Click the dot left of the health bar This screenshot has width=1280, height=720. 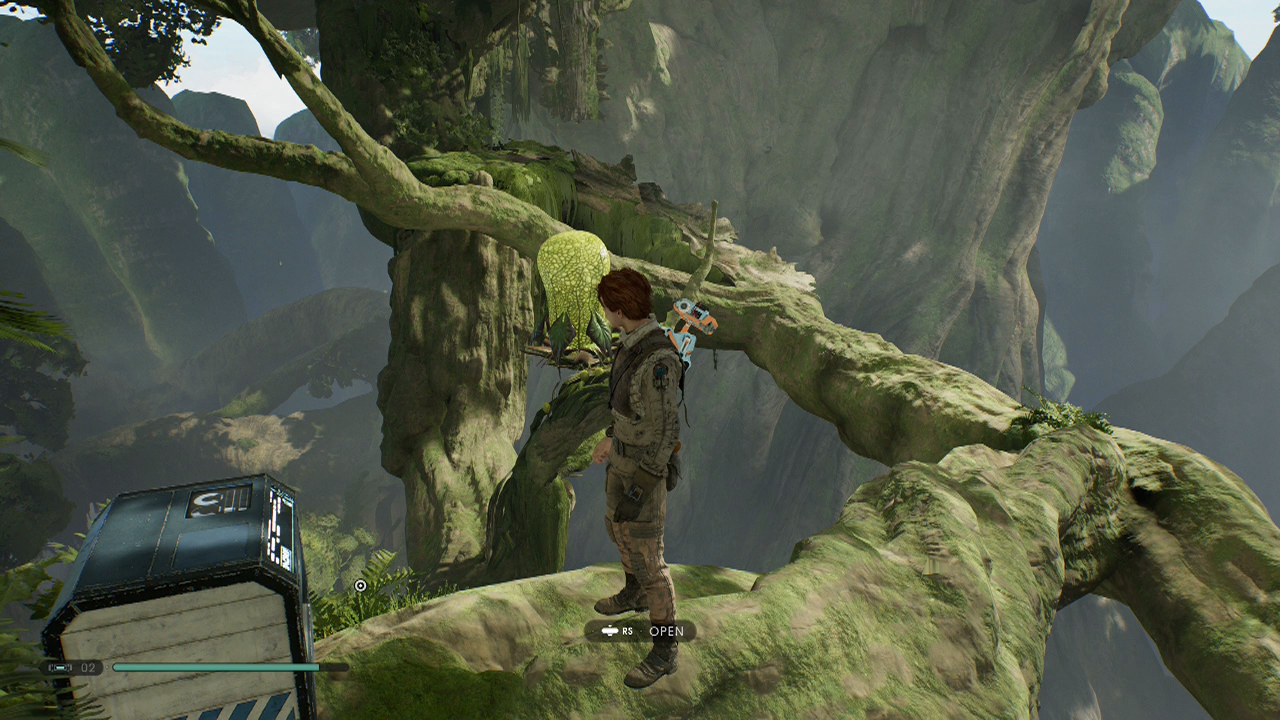107,666
